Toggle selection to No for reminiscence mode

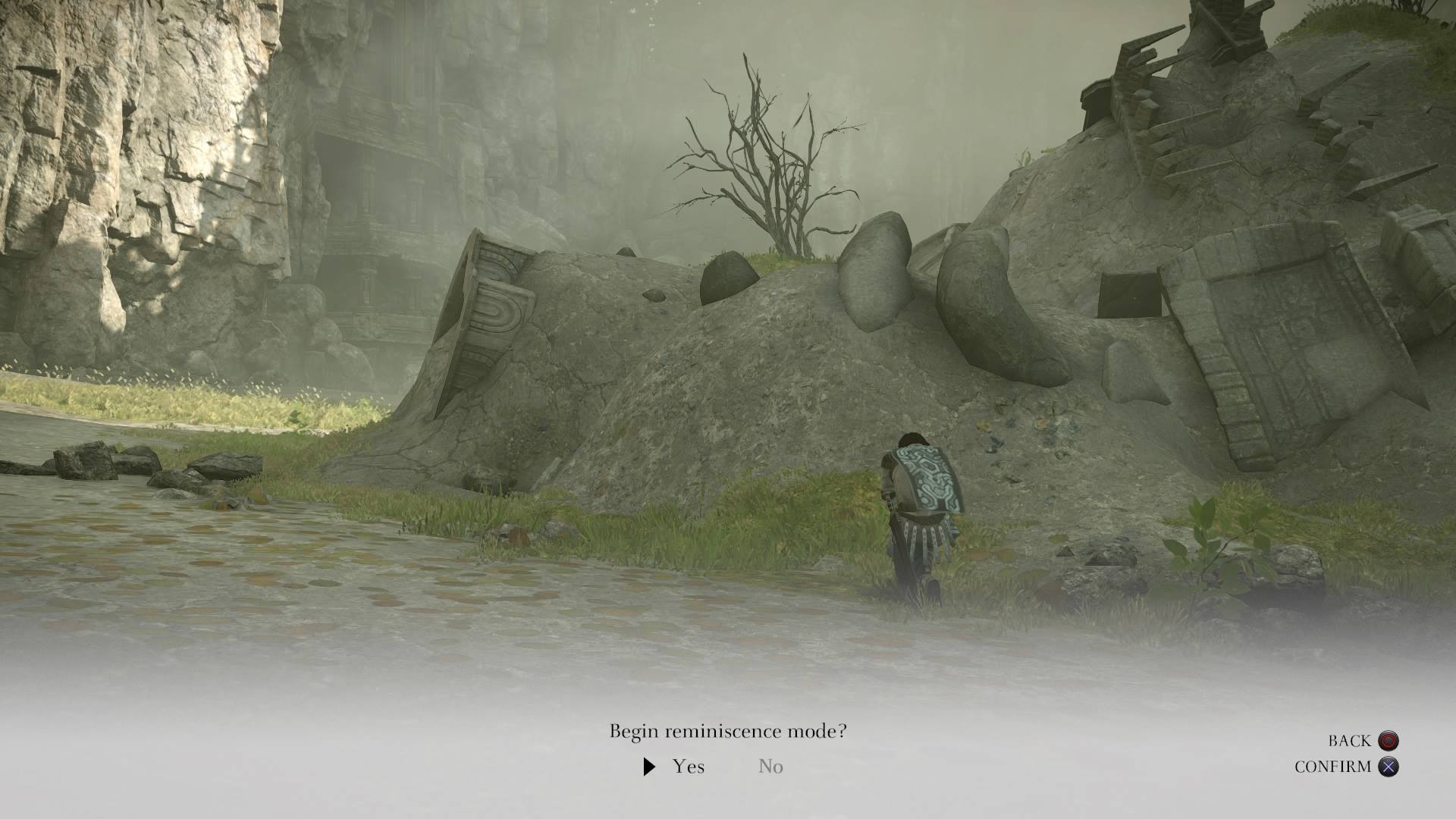point(770,767)
